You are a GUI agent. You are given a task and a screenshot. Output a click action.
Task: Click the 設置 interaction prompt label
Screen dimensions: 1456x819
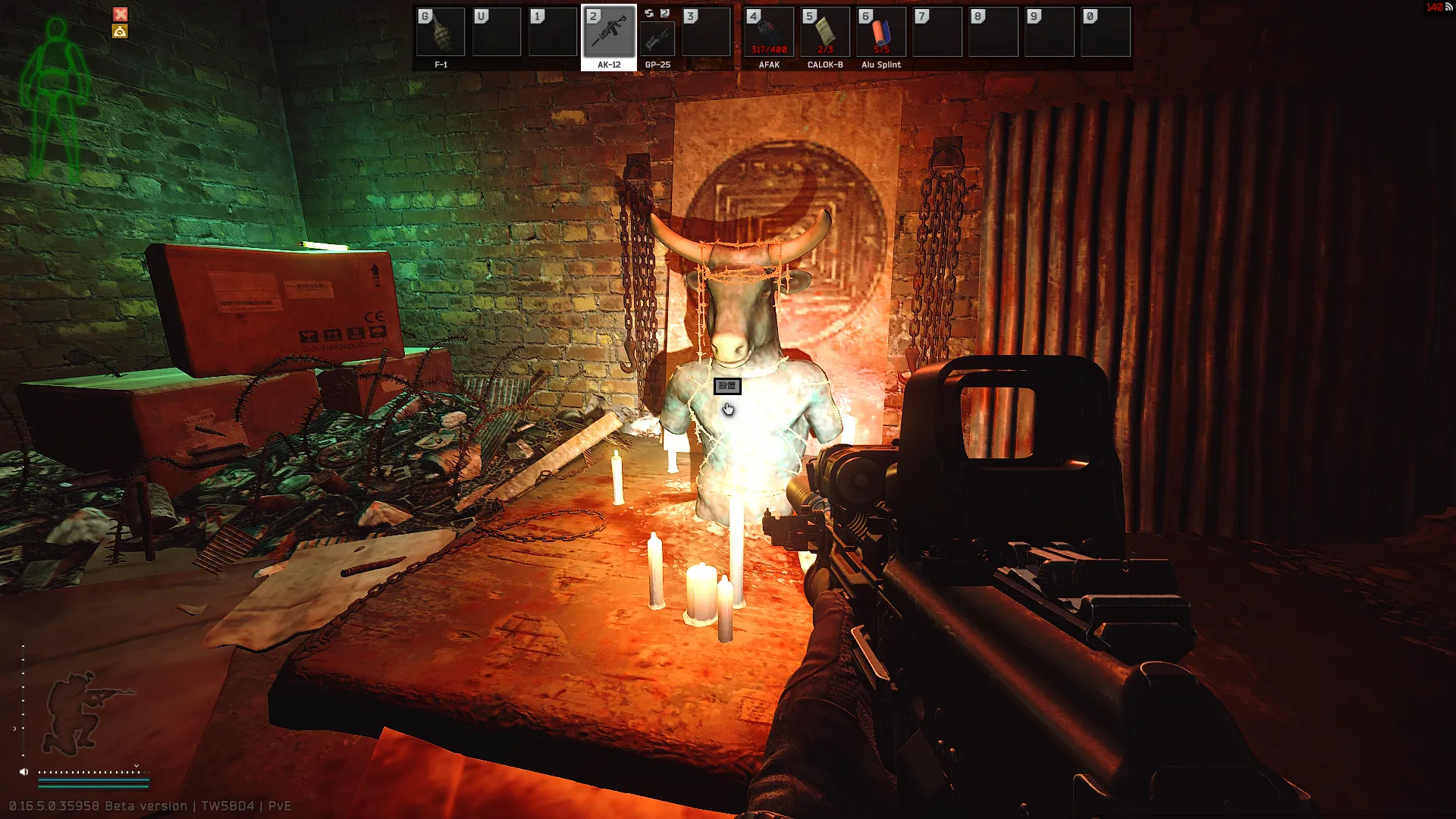pos(727,386)
